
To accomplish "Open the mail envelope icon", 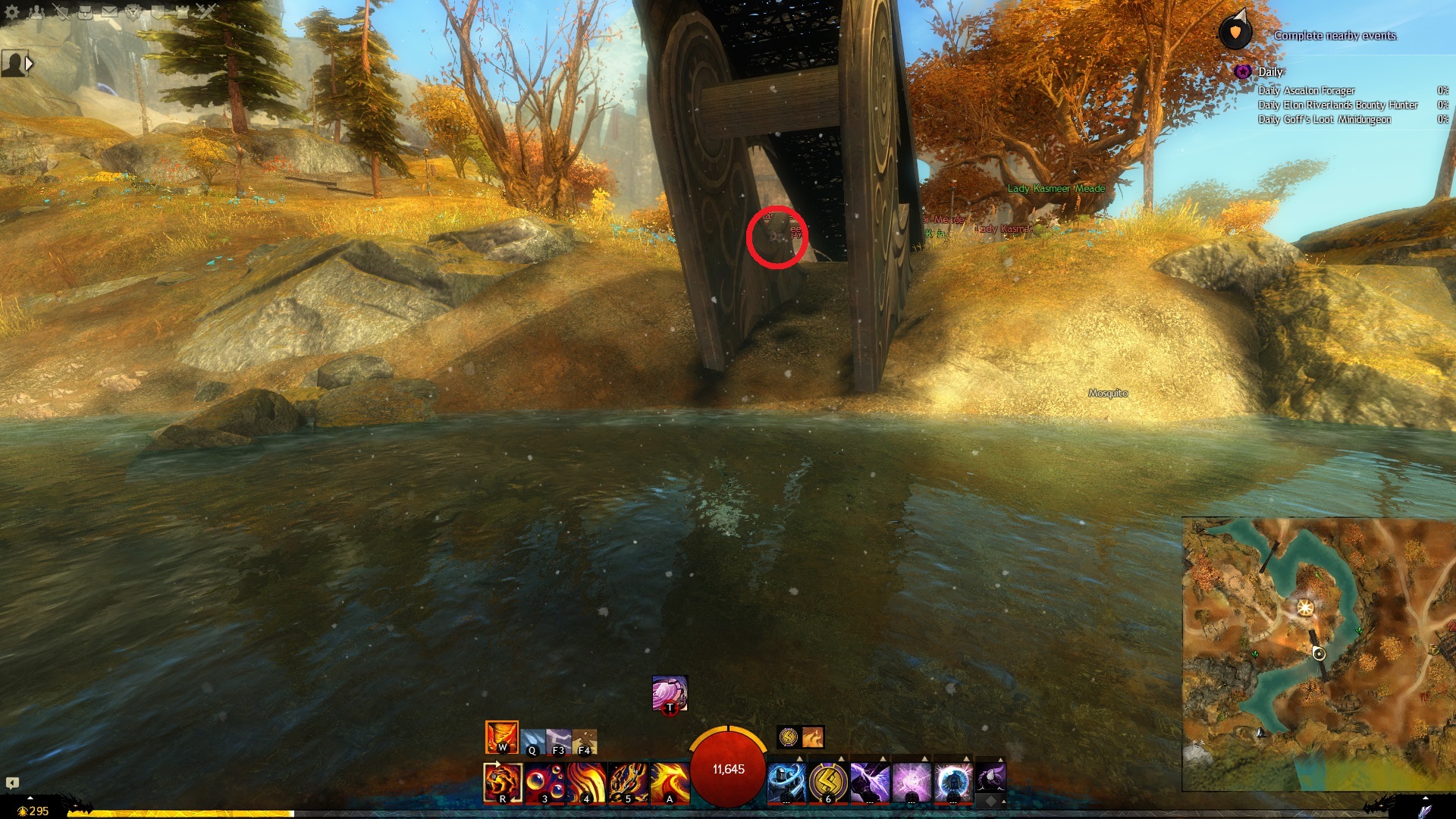I will click(x=109, y=12).
